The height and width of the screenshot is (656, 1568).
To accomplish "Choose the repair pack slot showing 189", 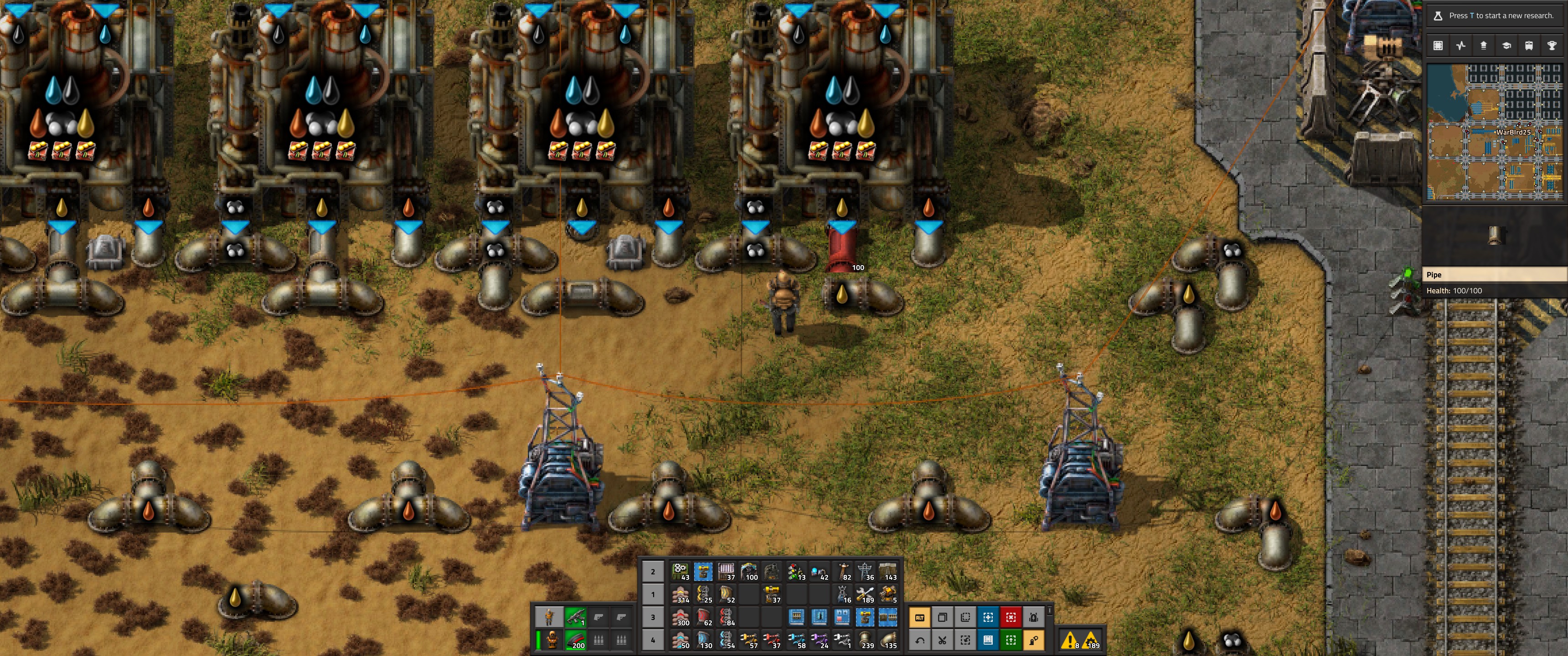I will click(865, 594).
